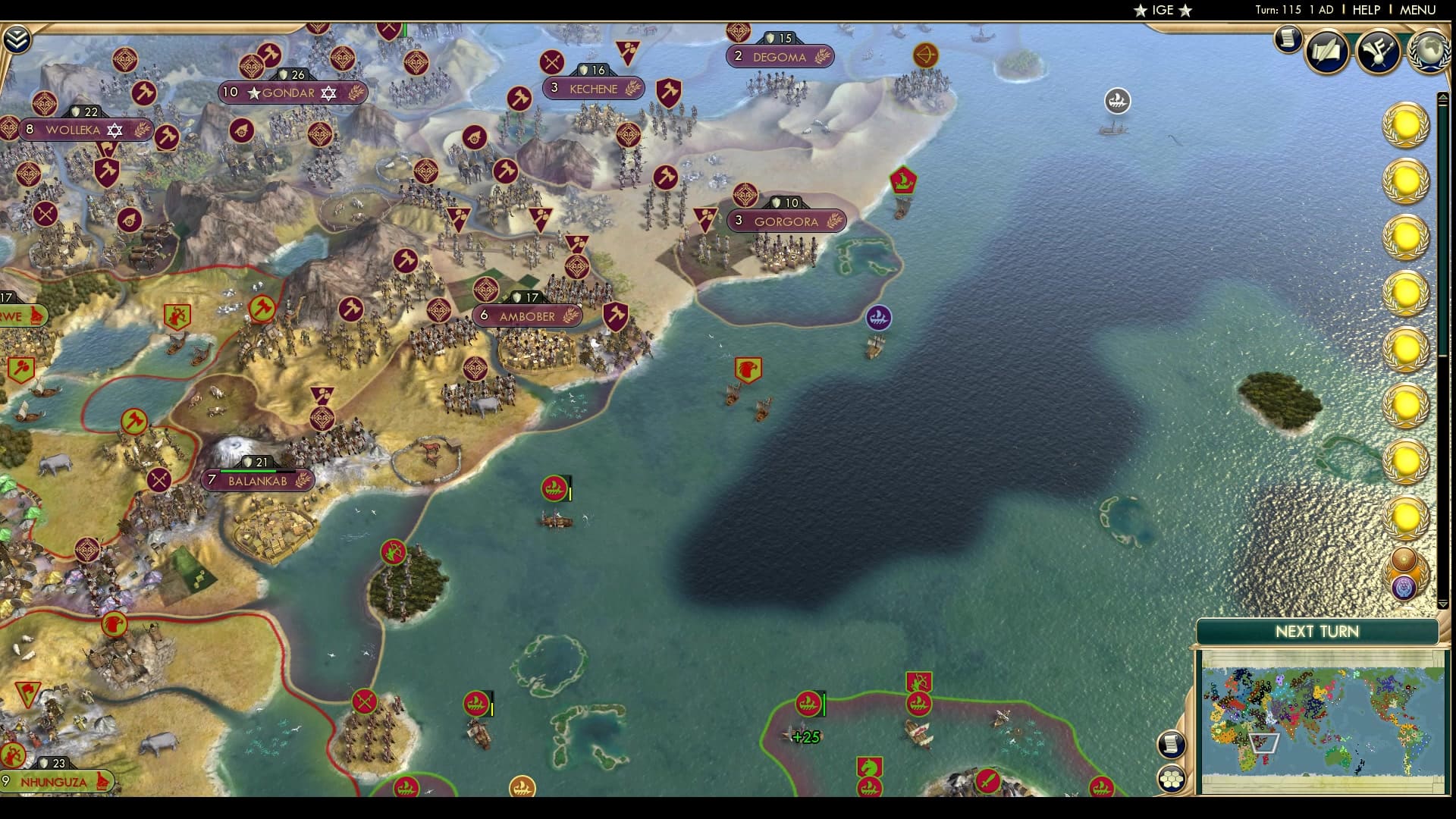Open the Social Policies quill icon
The width and height of the screenshot is (1456, 819).
pyautogui.click(x=1325, y=51)
